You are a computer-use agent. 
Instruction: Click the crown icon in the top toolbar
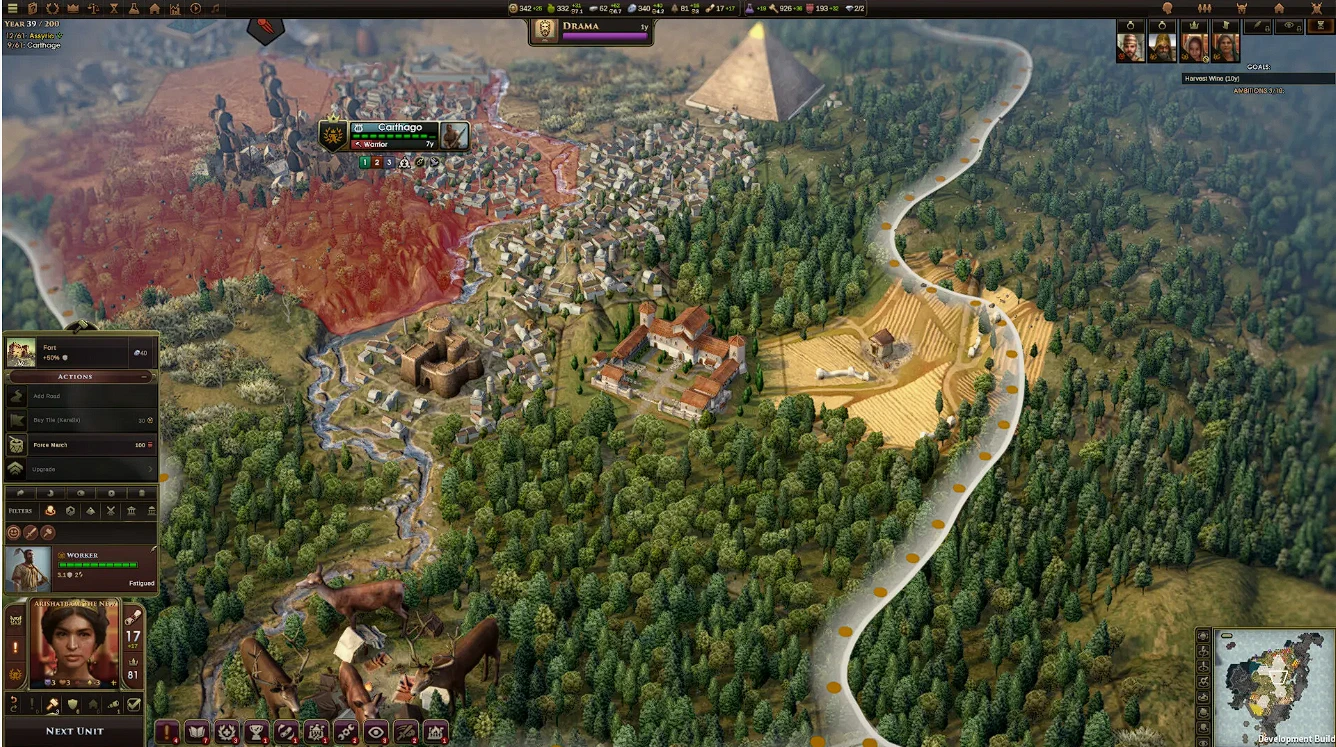(x=73, y=9)
